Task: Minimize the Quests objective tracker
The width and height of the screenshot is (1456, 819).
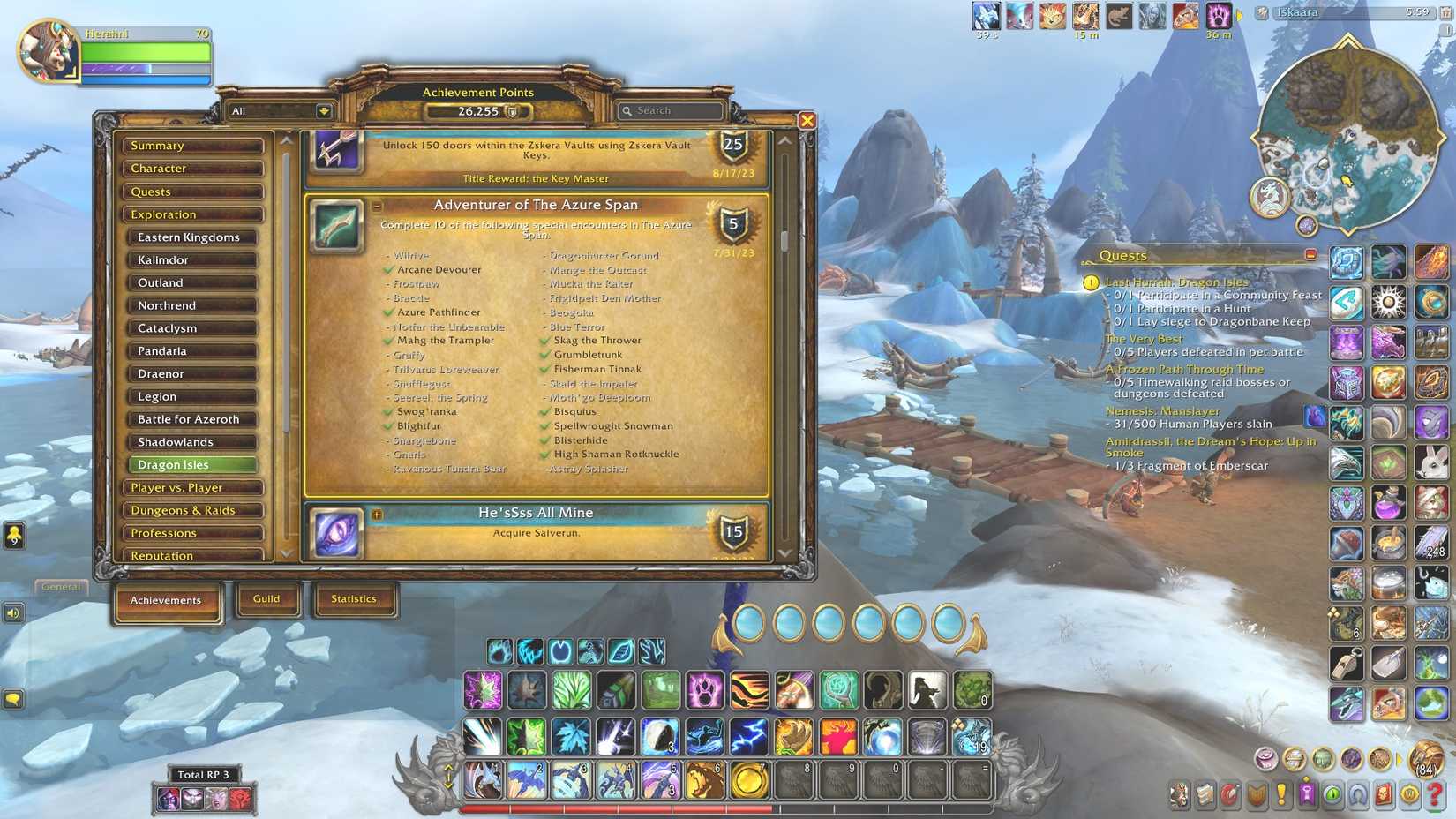Action: click(x=1313, y=253)
